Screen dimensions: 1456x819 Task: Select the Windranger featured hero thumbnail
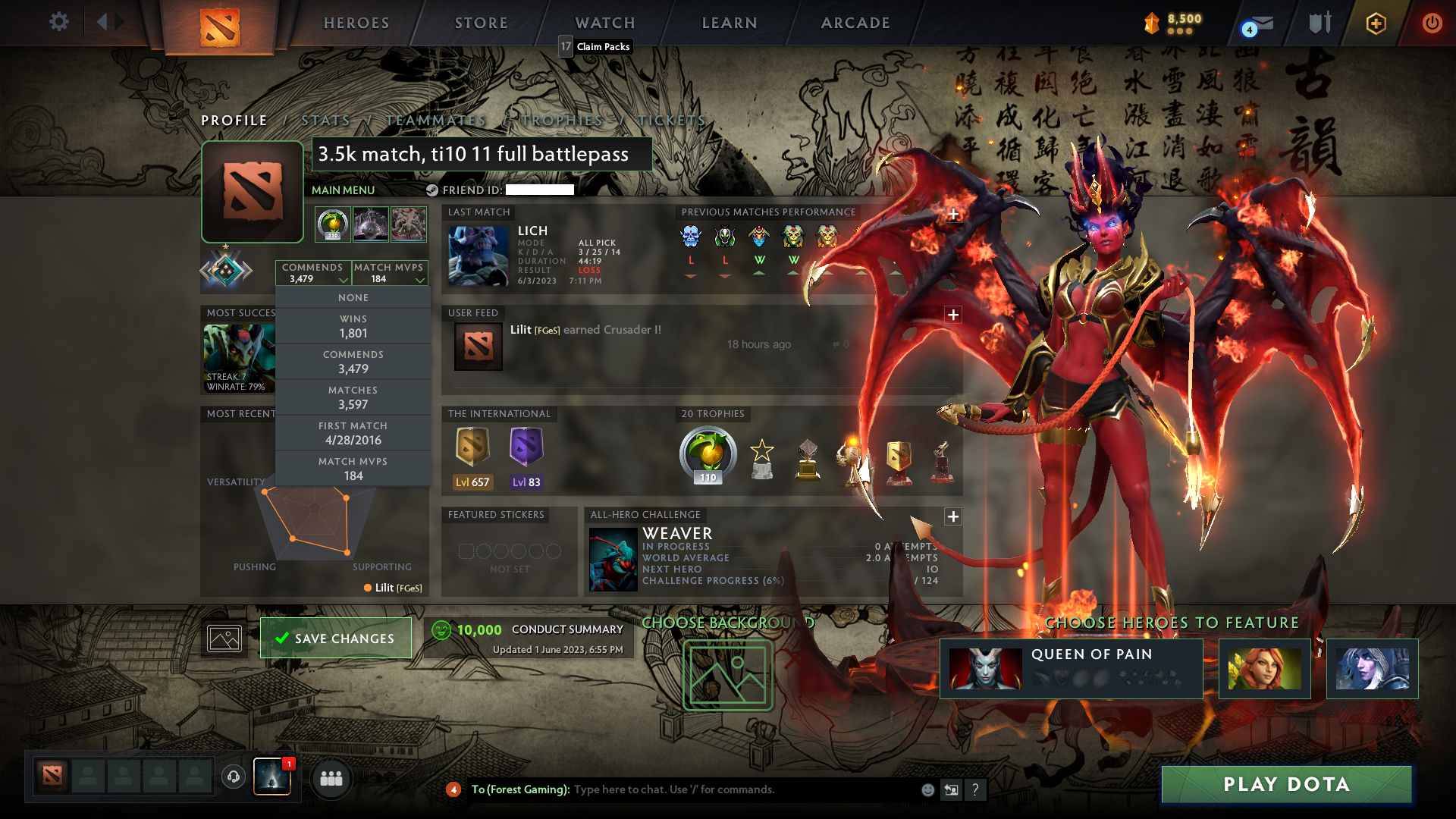(x=1264, y=668)
